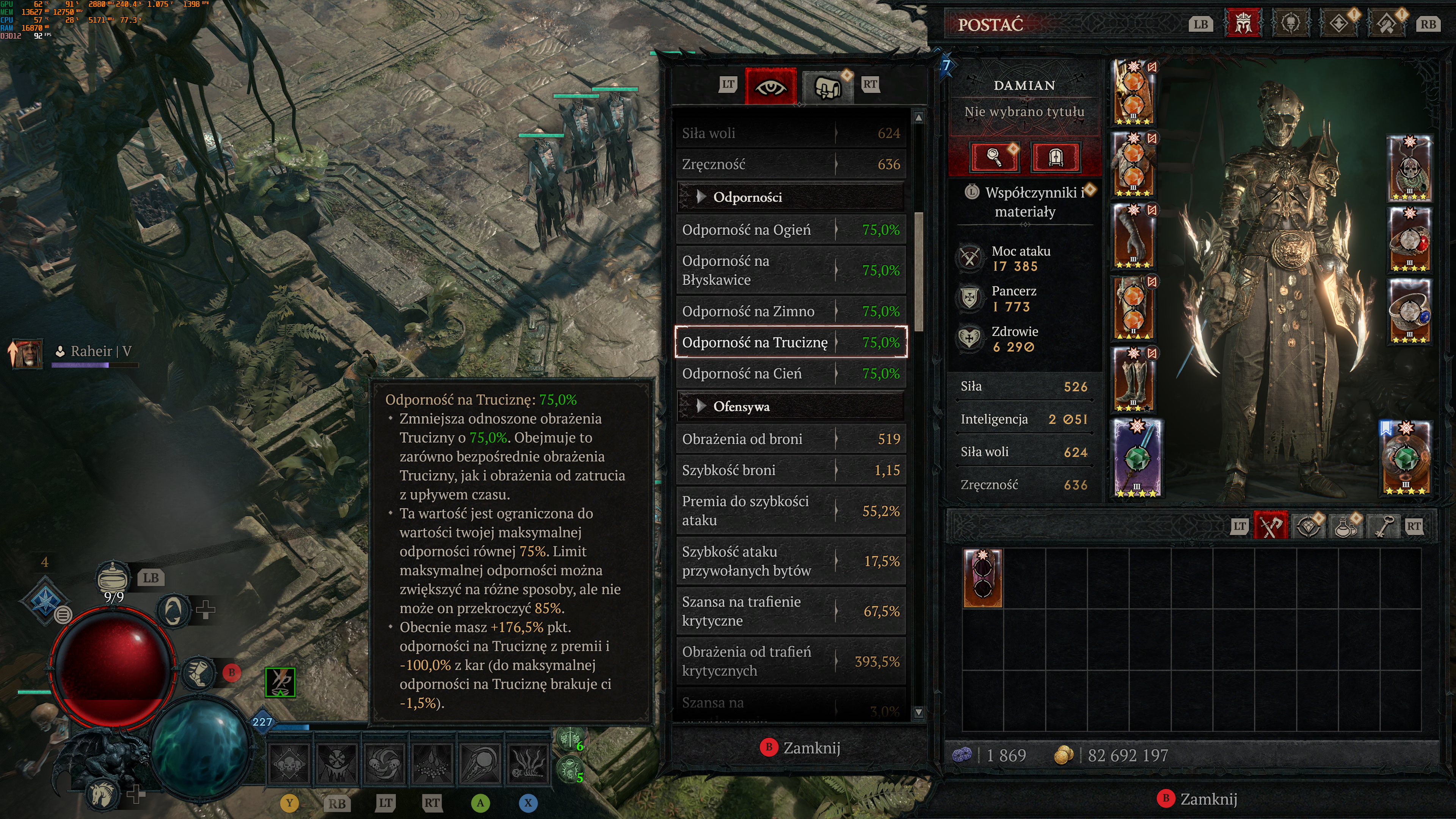The image size is (1456, 819).
Task: Switch to the gauntlet fist tab
Action: point(827,86)
